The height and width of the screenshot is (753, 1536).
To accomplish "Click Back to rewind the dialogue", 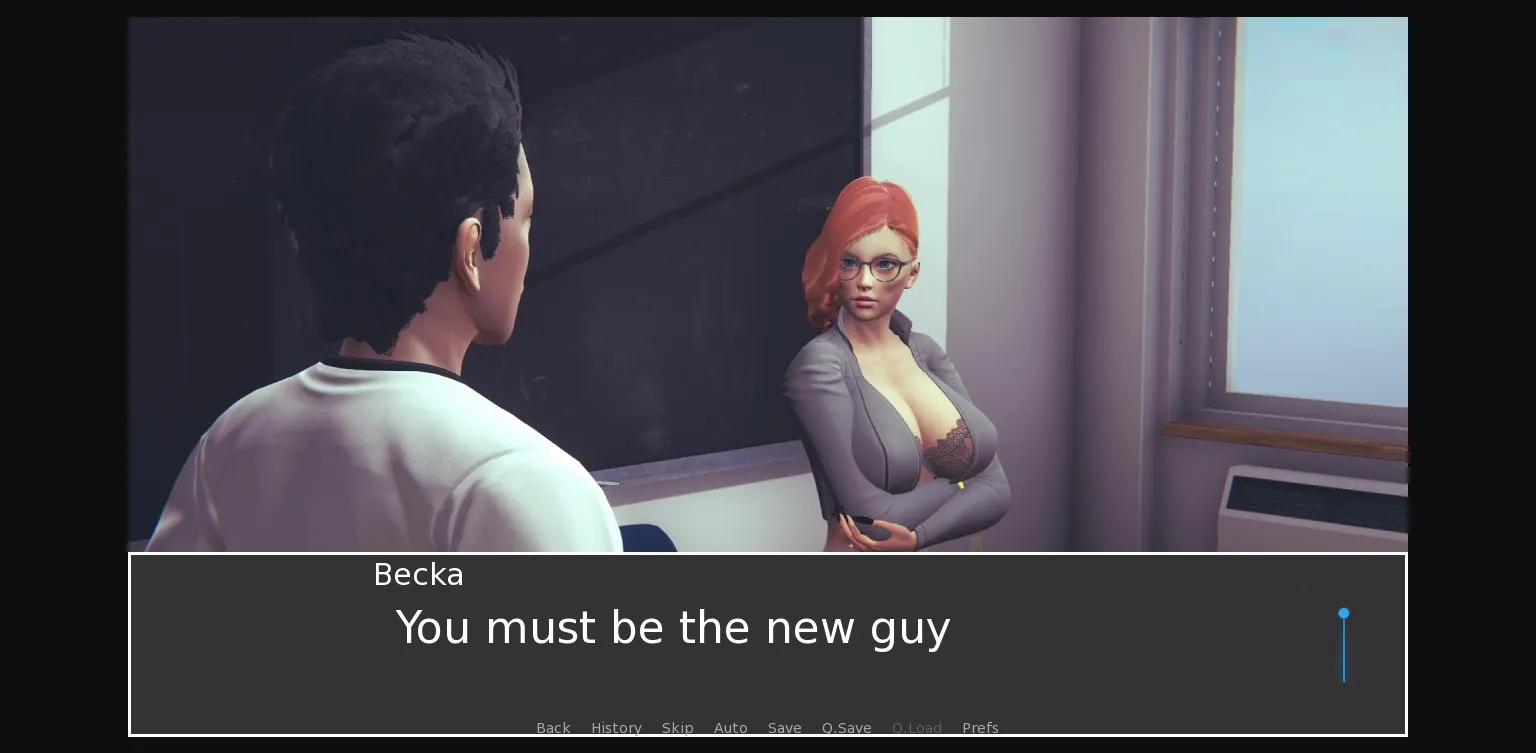I will (553, 728).
